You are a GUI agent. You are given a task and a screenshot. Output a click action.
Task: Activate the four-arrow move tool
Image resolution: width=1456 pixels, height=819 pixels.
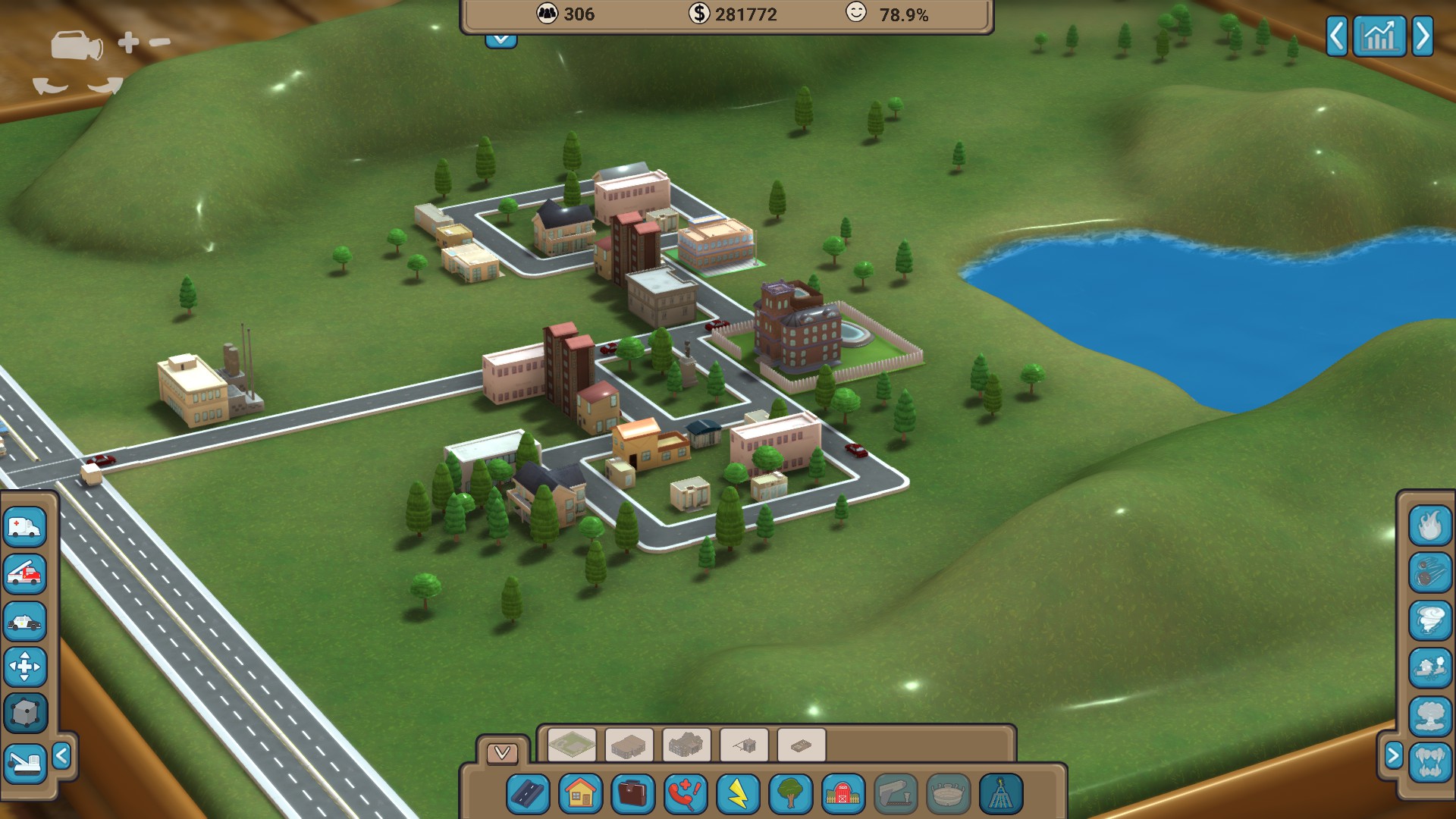[x=25, y=667]
